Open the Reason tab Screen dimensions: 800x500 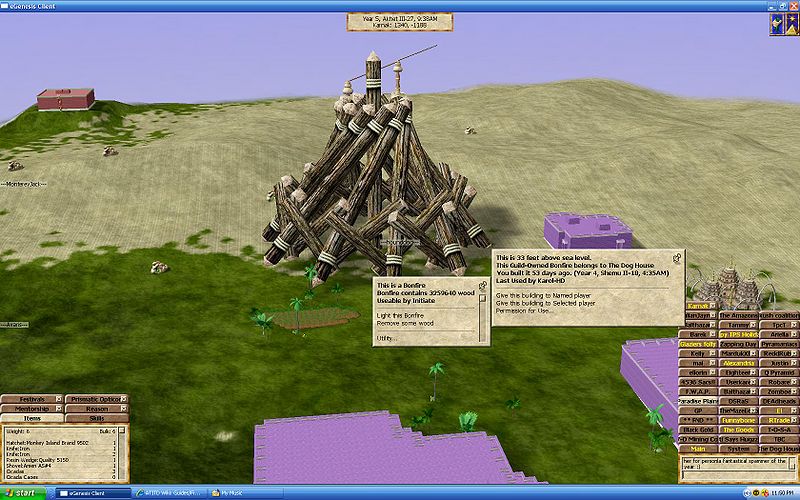[97, 408]
